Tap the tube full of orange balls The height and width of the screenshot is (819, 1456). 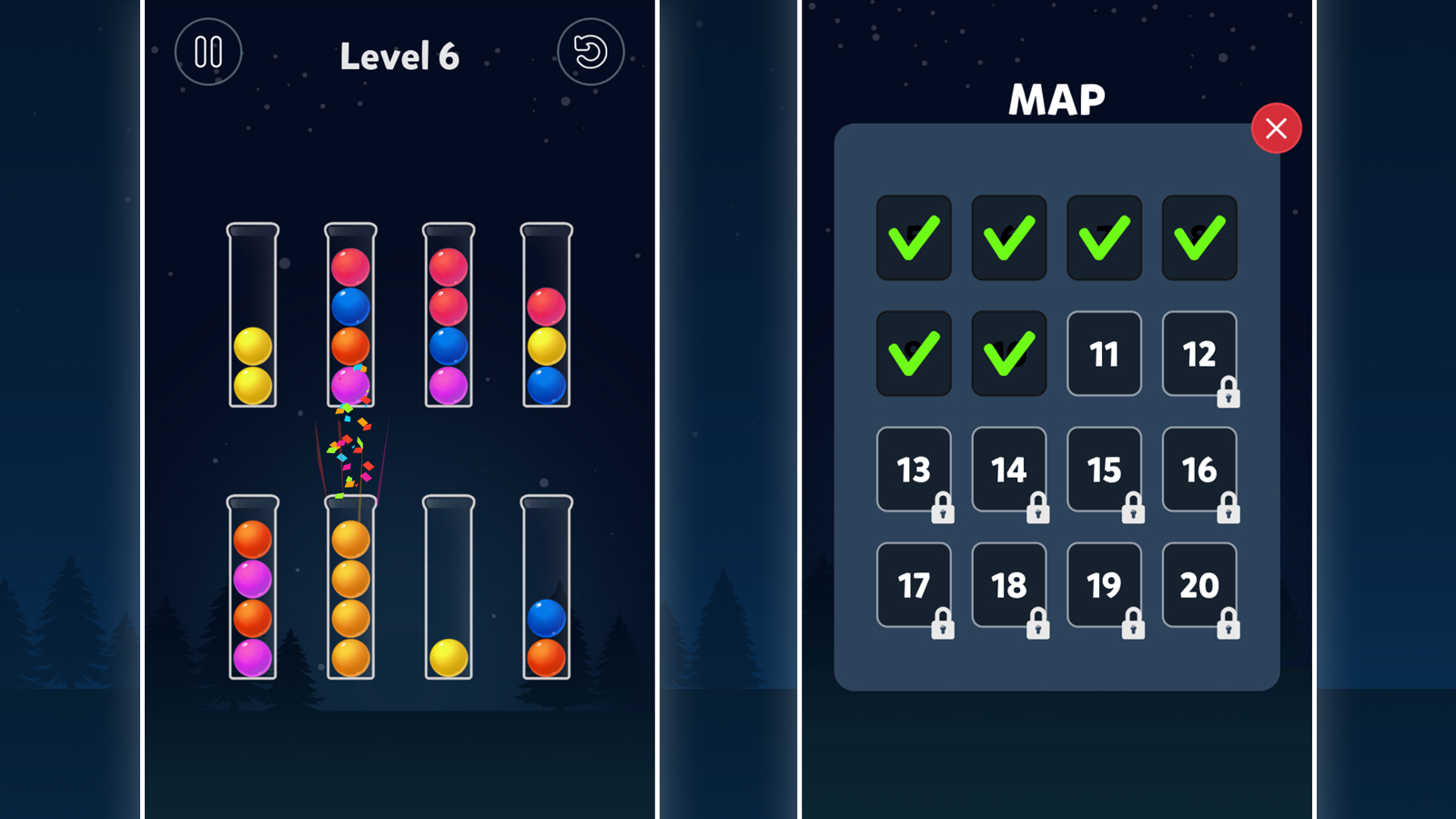pyautogui.click(x=350, y=591)
